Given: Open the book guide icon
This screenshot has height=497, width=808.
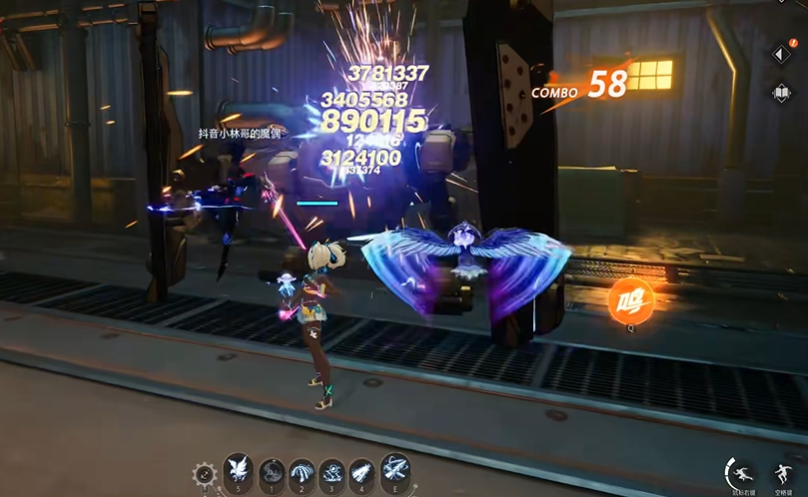Looking at the screenshot, I should point(782,92).
